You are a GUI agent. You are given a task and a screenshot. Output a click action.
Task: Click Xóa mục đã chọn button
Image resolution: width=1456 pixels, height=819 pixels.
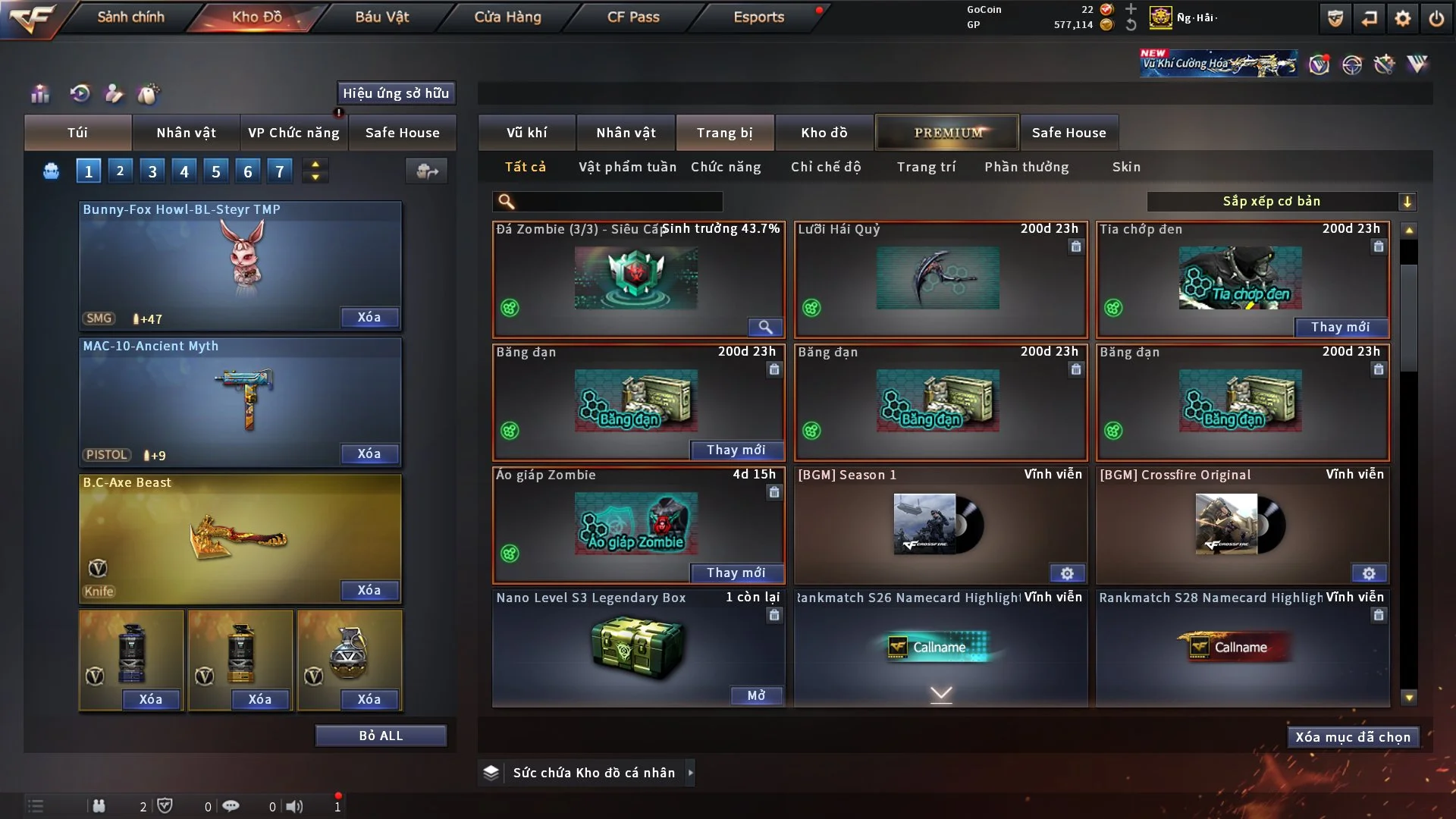point(1353,737)
